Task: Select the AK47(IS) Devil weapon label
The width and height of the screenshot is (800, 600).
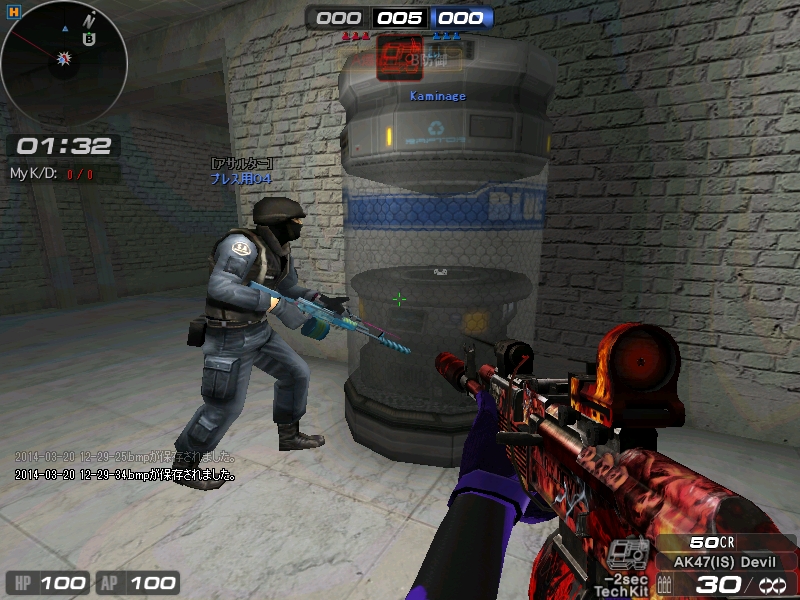Action: click(726, 562)
